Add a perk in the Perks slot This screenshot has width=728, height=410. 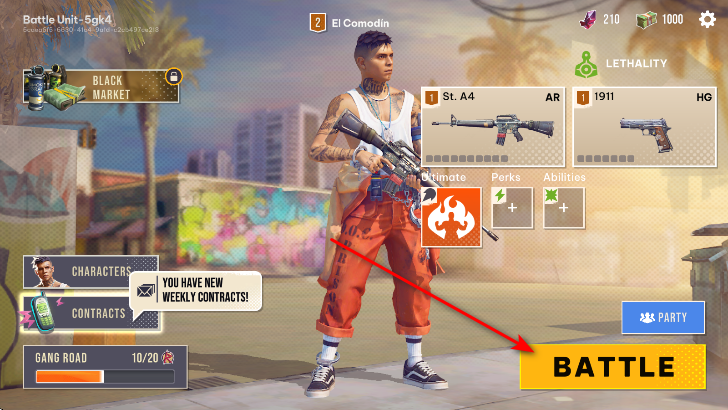(512, 208)
